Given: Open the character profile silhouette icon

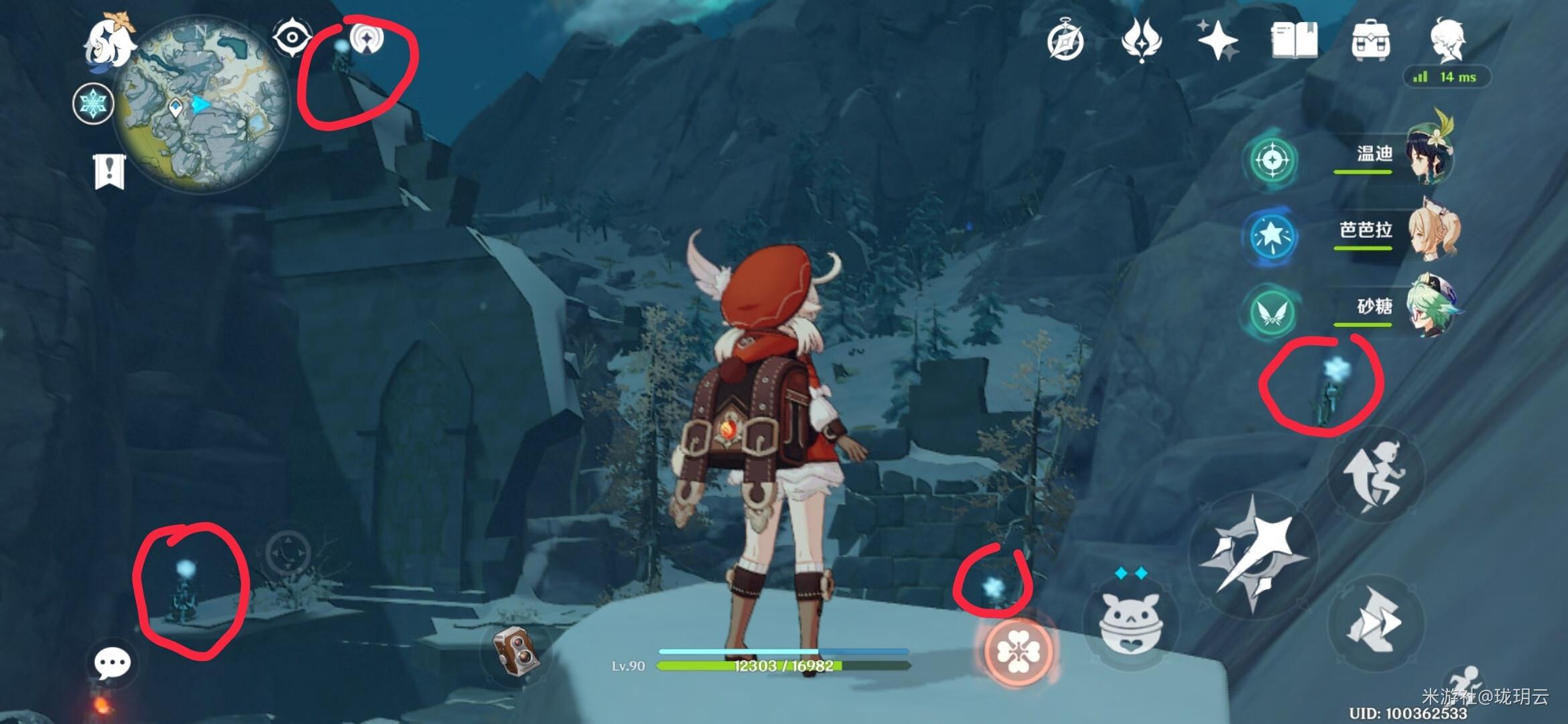Looking at the screenshot, I should tap(1447, 40).
